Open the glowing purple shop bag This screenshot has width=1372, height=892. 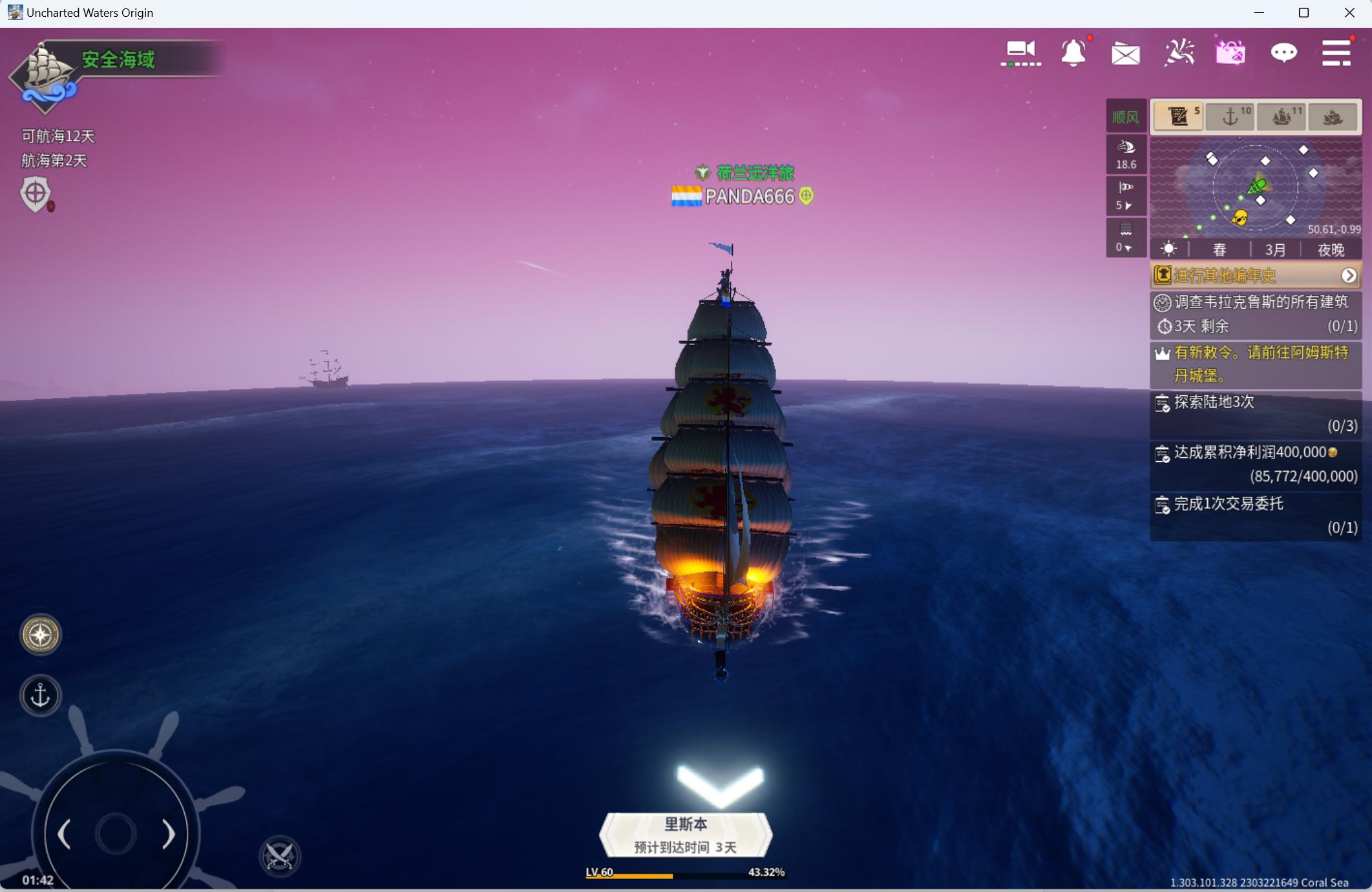[1230, 53]
